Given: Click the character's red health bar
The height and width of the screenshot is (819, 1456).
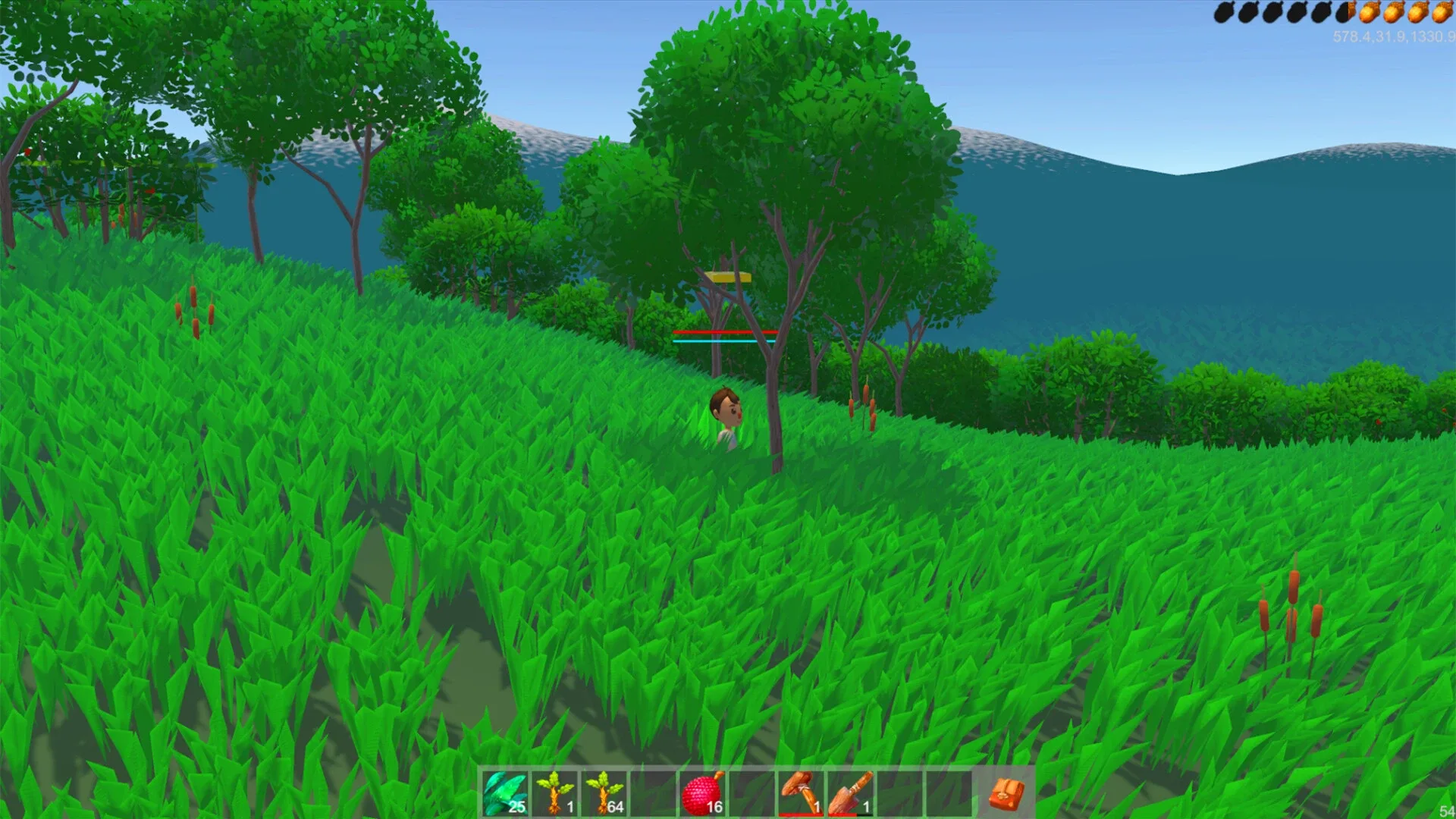Looking at the screenshot, I should point(724,332).
